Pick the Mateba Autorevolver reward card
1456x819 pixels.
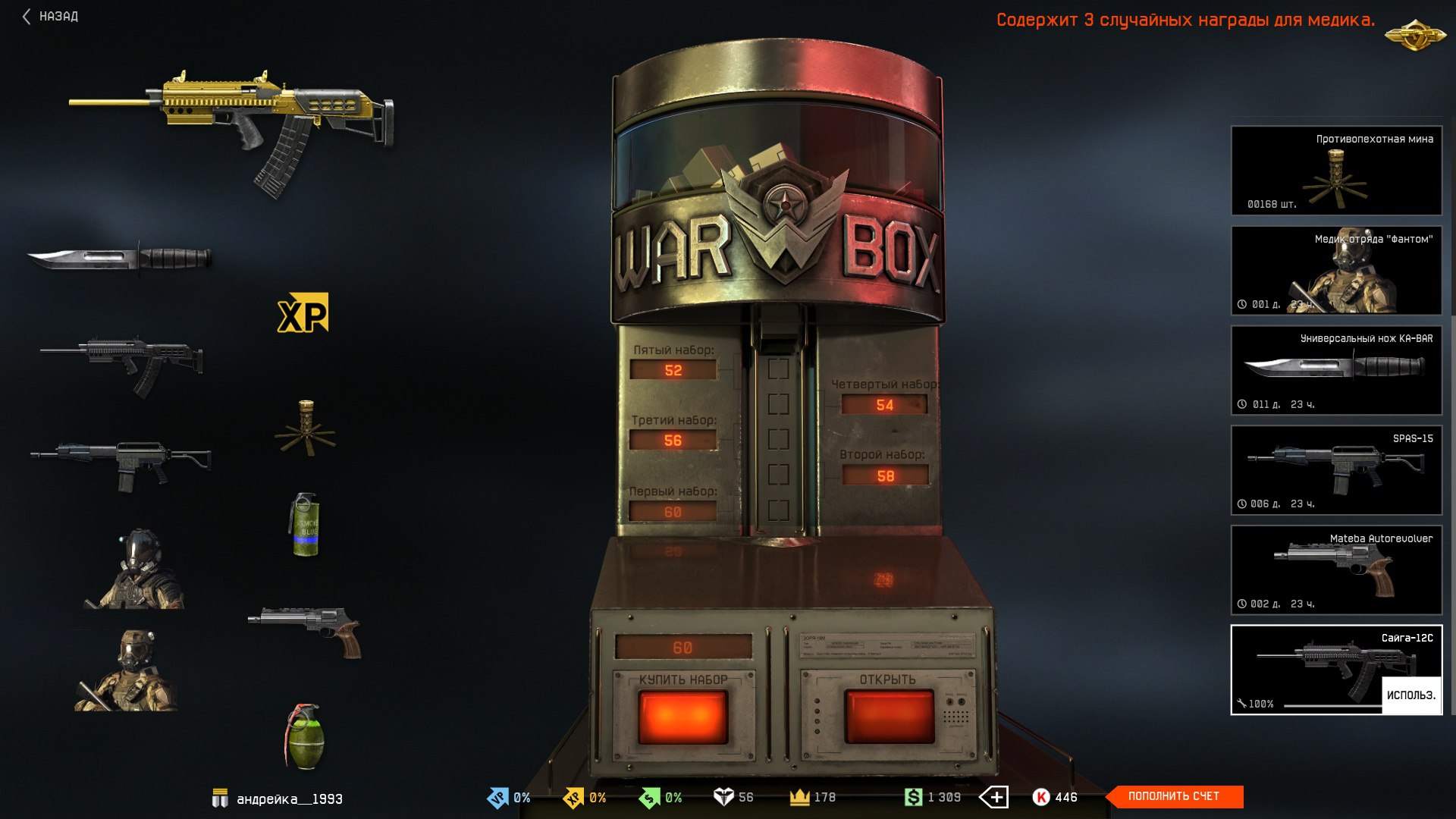[x=1336, y=570]
